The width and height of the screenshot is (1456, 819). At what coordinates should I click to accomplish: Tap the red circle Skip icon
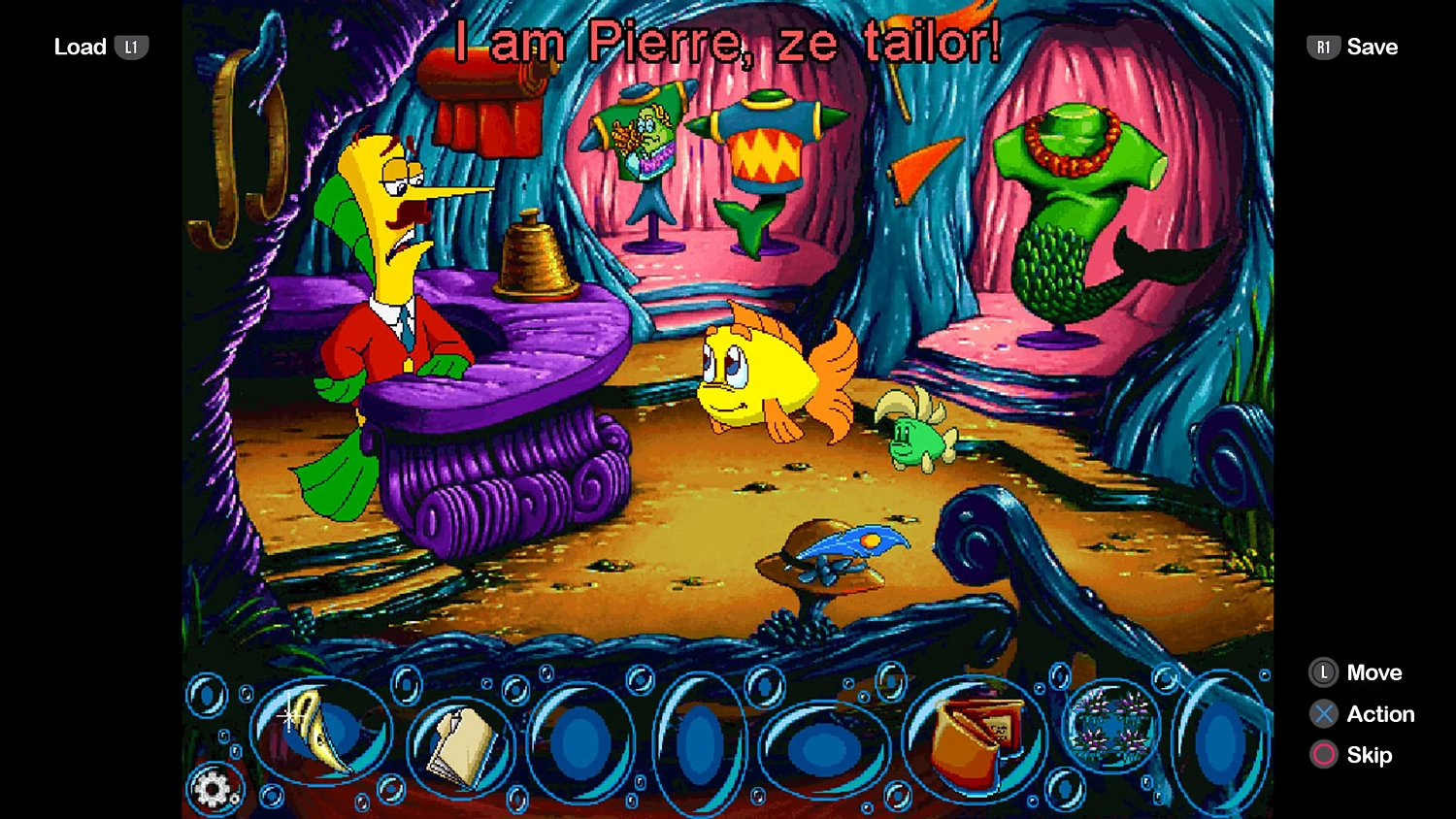(1326, 755)
